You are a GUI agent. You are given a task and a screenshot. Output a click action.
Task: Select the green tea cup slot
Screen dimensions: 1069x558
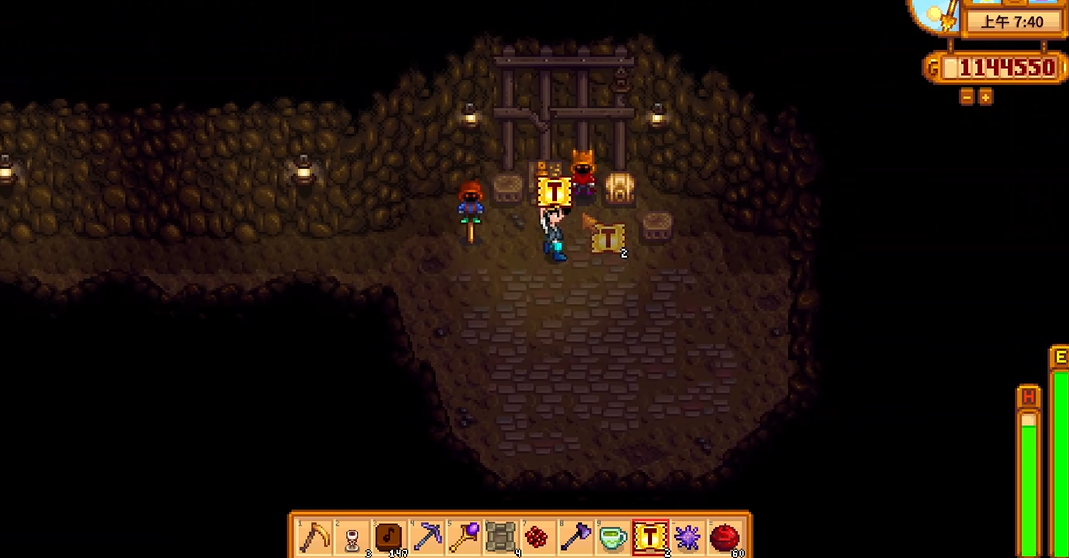(613, 537)
